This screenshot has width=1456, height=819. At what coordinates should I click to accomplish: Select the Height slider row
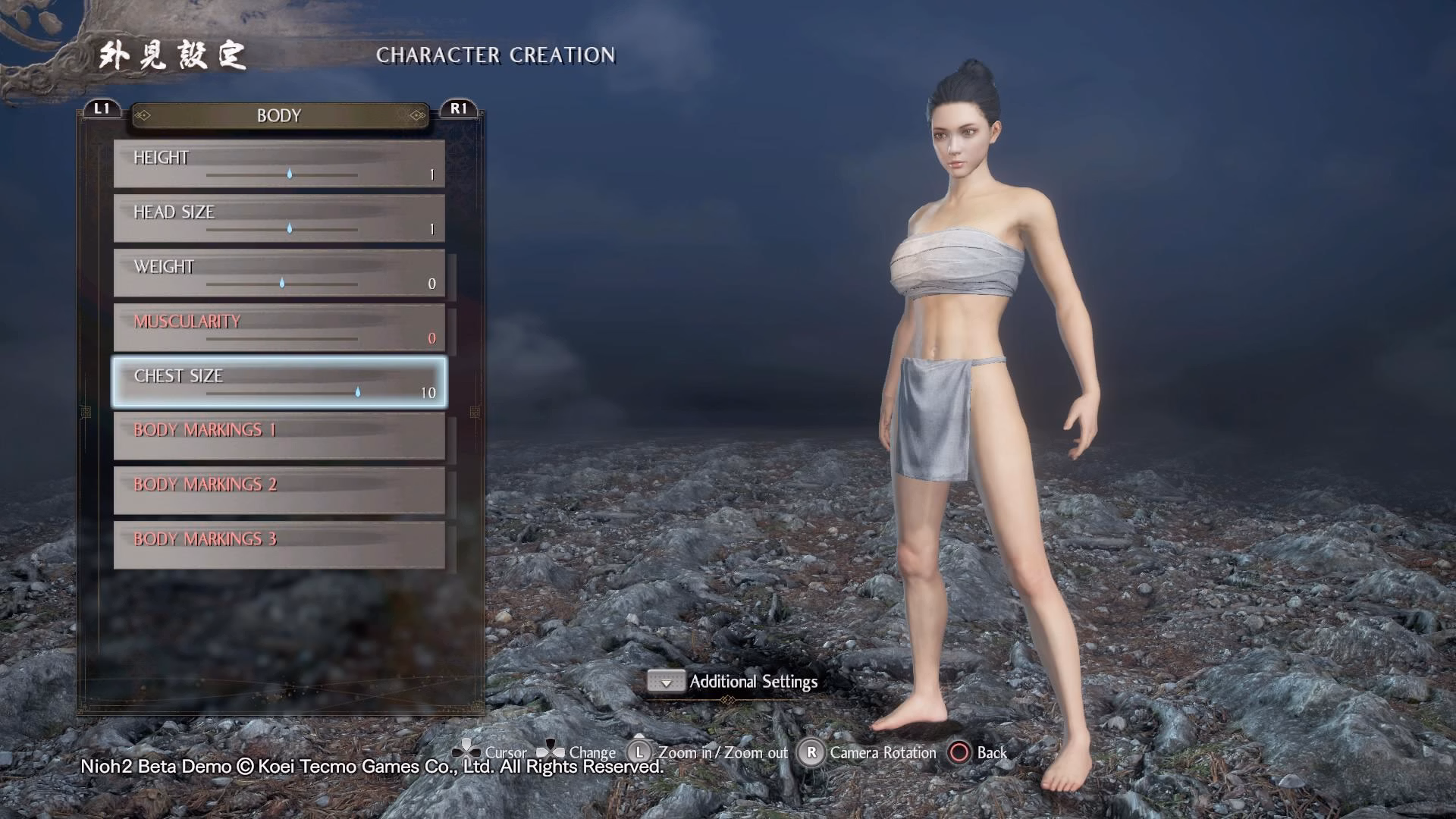tap(279, 164)
